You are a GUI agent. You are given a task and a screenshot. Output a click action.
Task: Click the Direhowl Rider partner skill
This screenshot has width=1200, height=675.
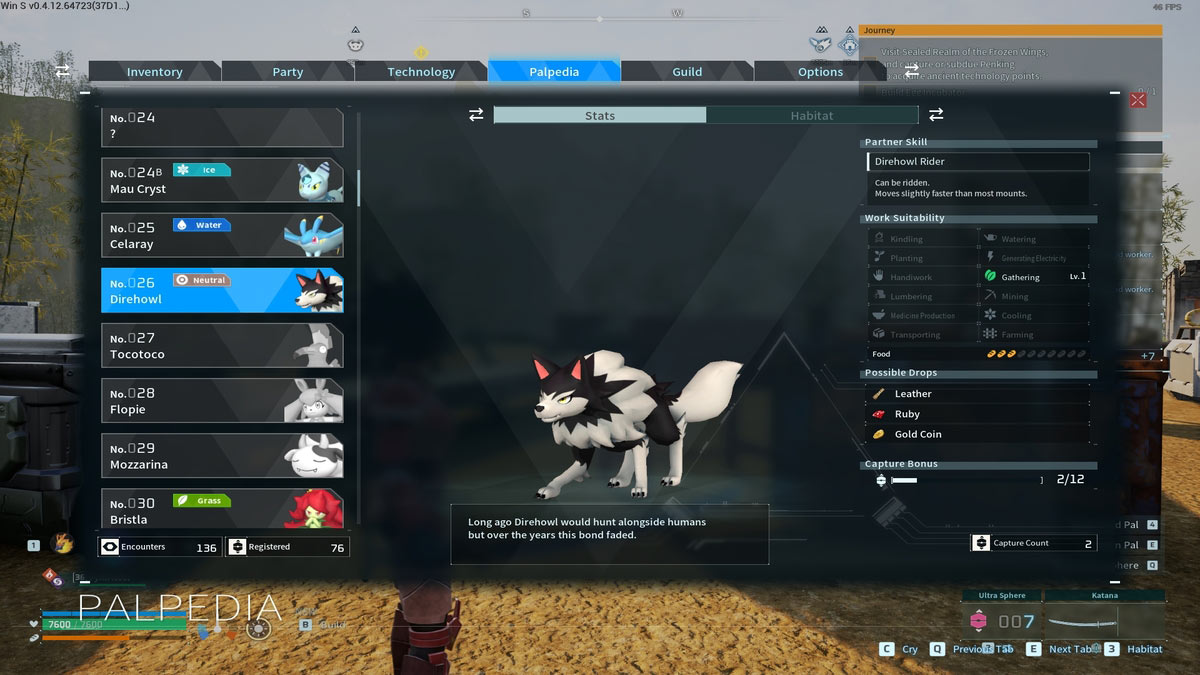point(977,162)
